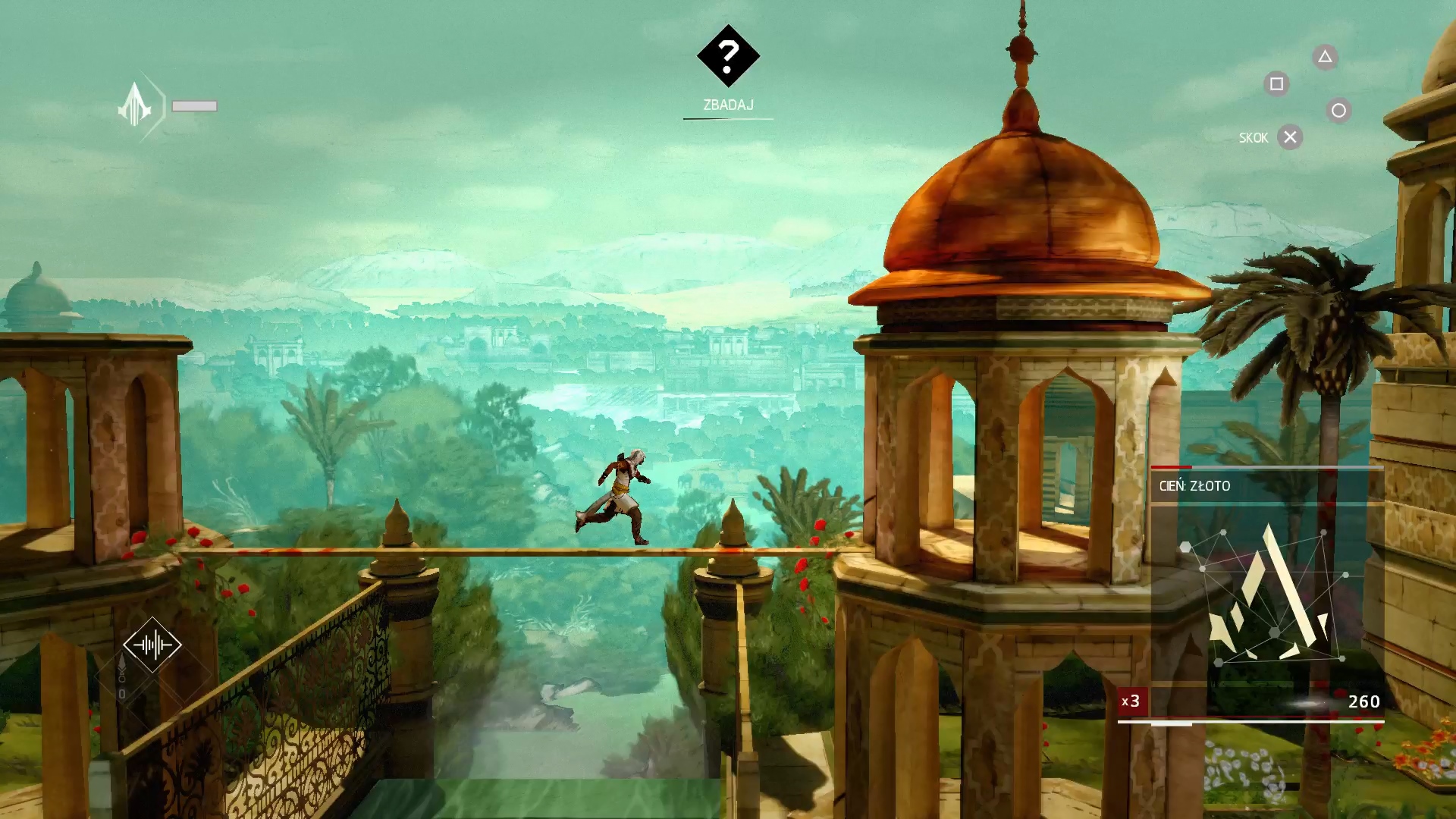The width and height of the screenshot is (1456, 819).
Task: Click the Assassin insignia HUD icon
Action: [136, 106]
